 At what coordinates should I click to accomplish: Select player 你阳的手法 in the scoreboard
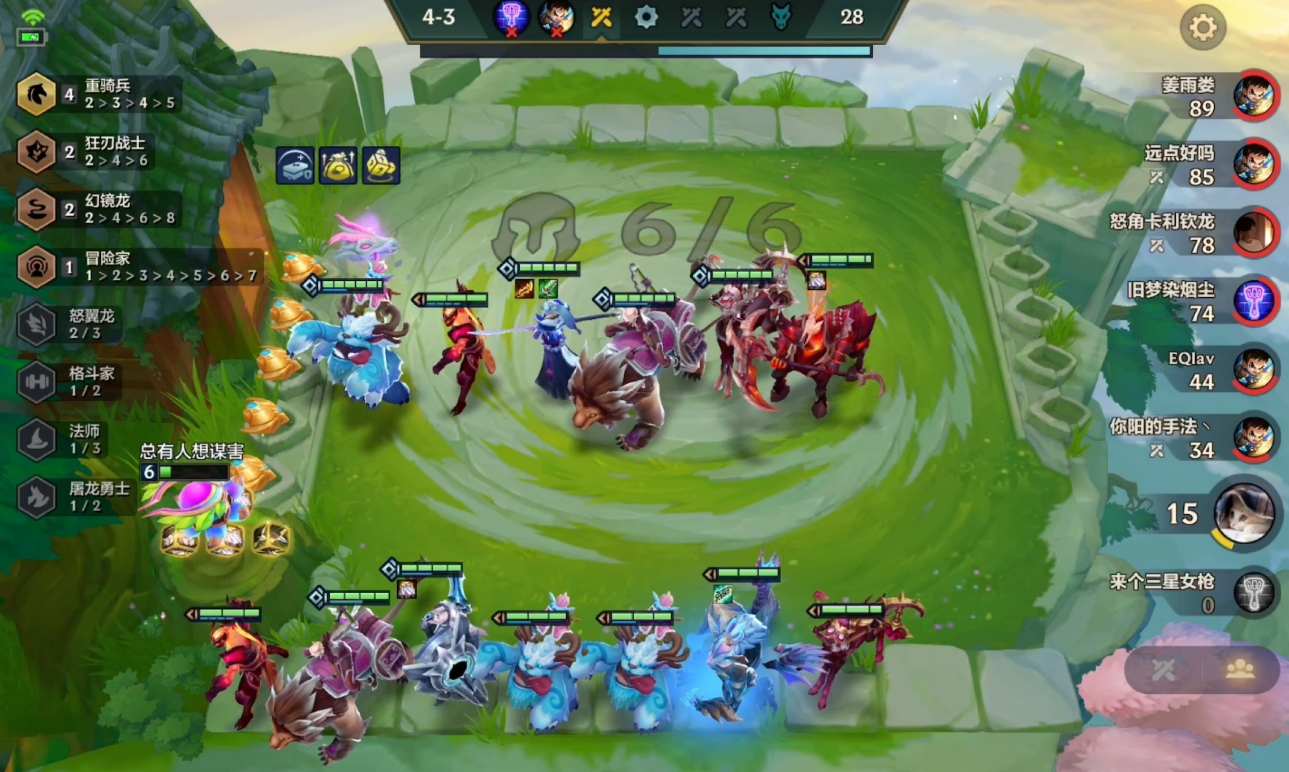(x=1254, y=438)
